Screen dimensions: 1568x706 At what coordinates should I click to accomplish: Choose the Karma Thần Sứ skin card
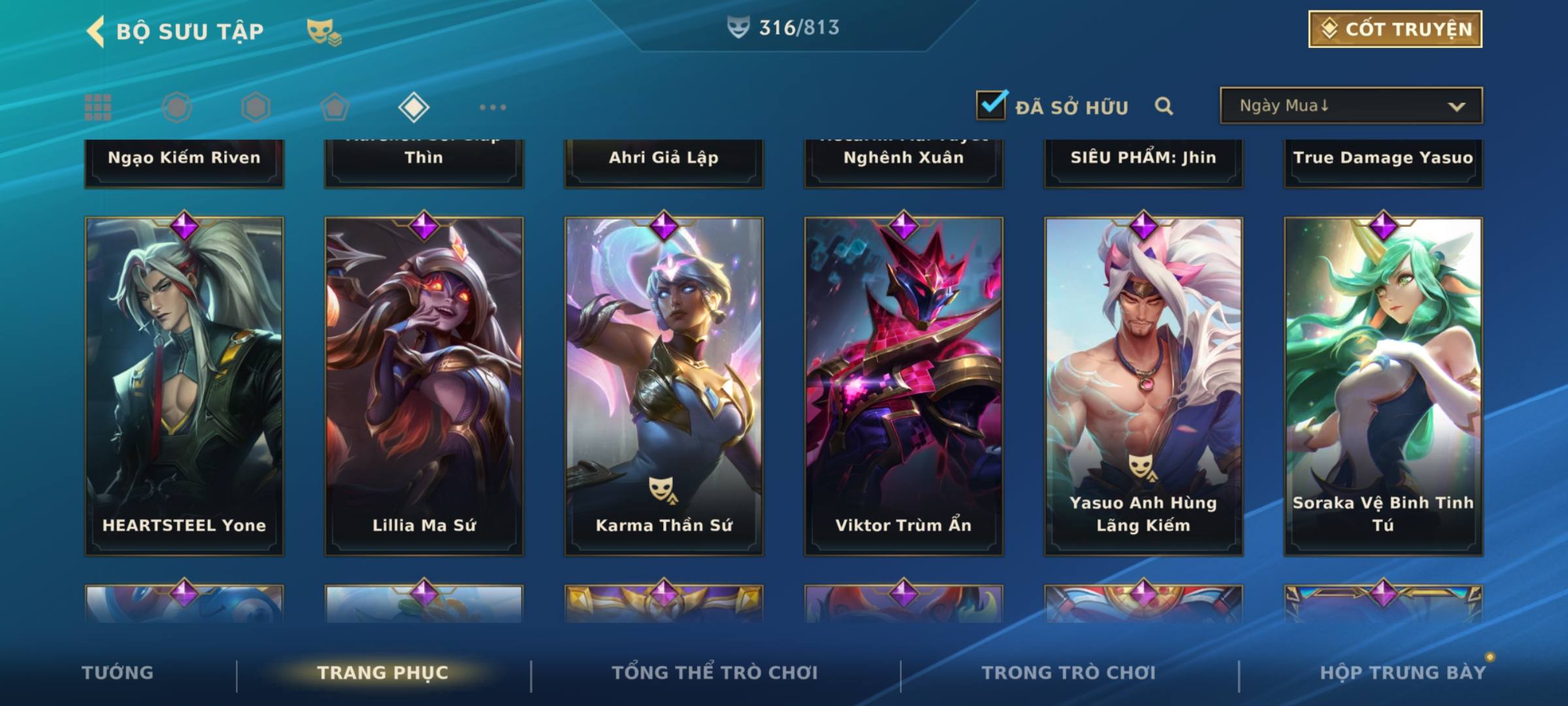pyautogui.click(x=664, y=386)
